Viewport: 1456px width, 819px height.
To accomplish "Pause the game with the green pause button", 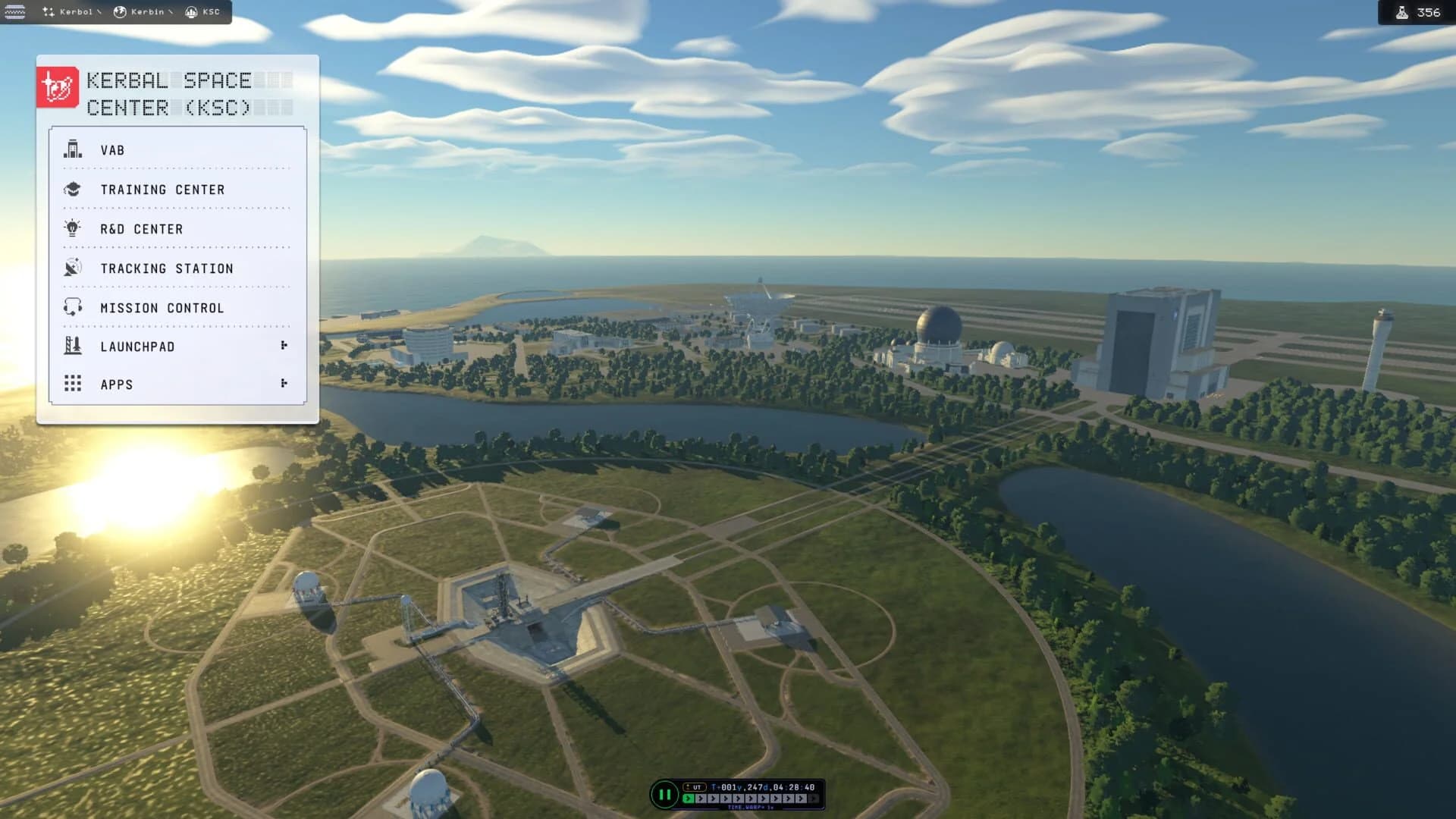I will pos(665,794).
